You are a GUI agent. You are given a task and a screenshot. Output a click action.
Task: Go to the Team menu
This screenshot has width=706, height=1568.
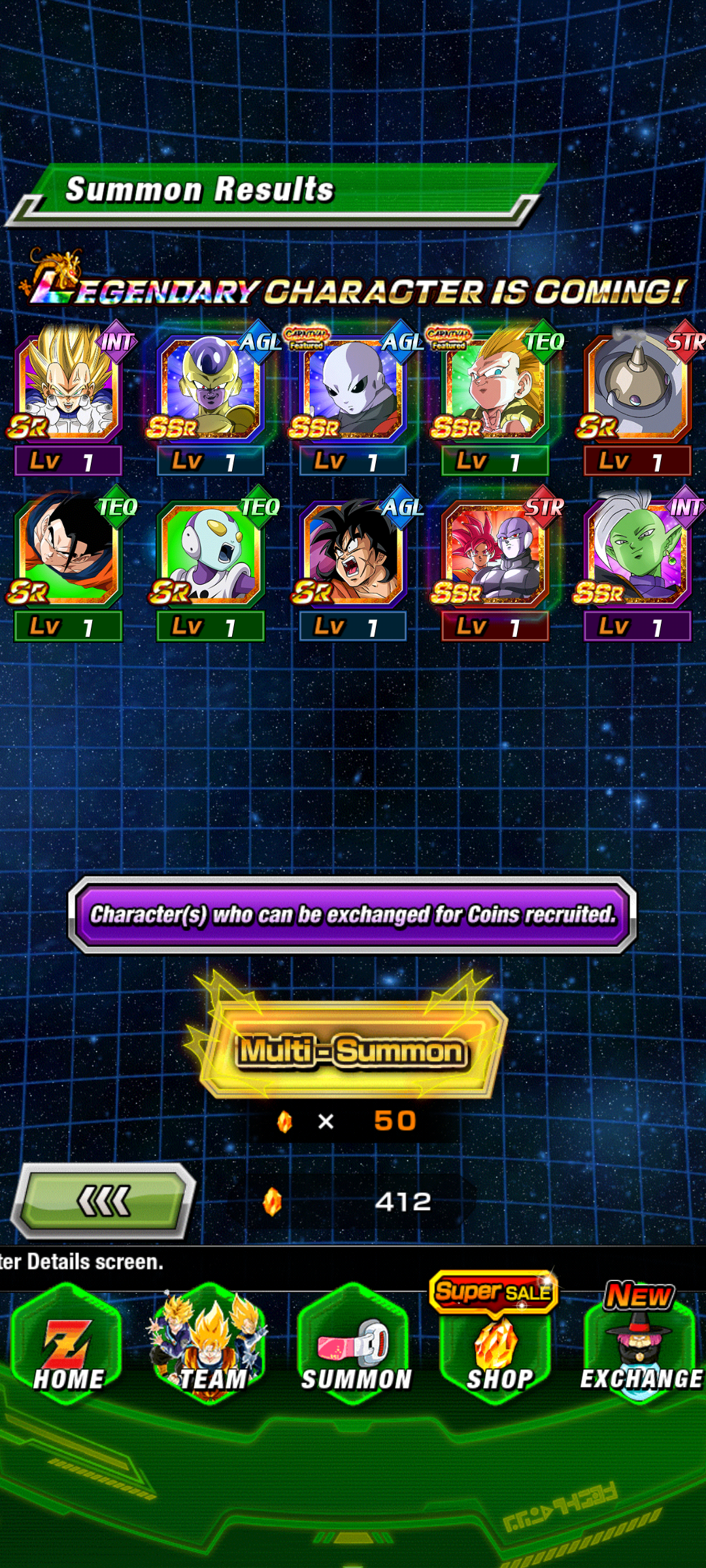[x=210, y=1346]
